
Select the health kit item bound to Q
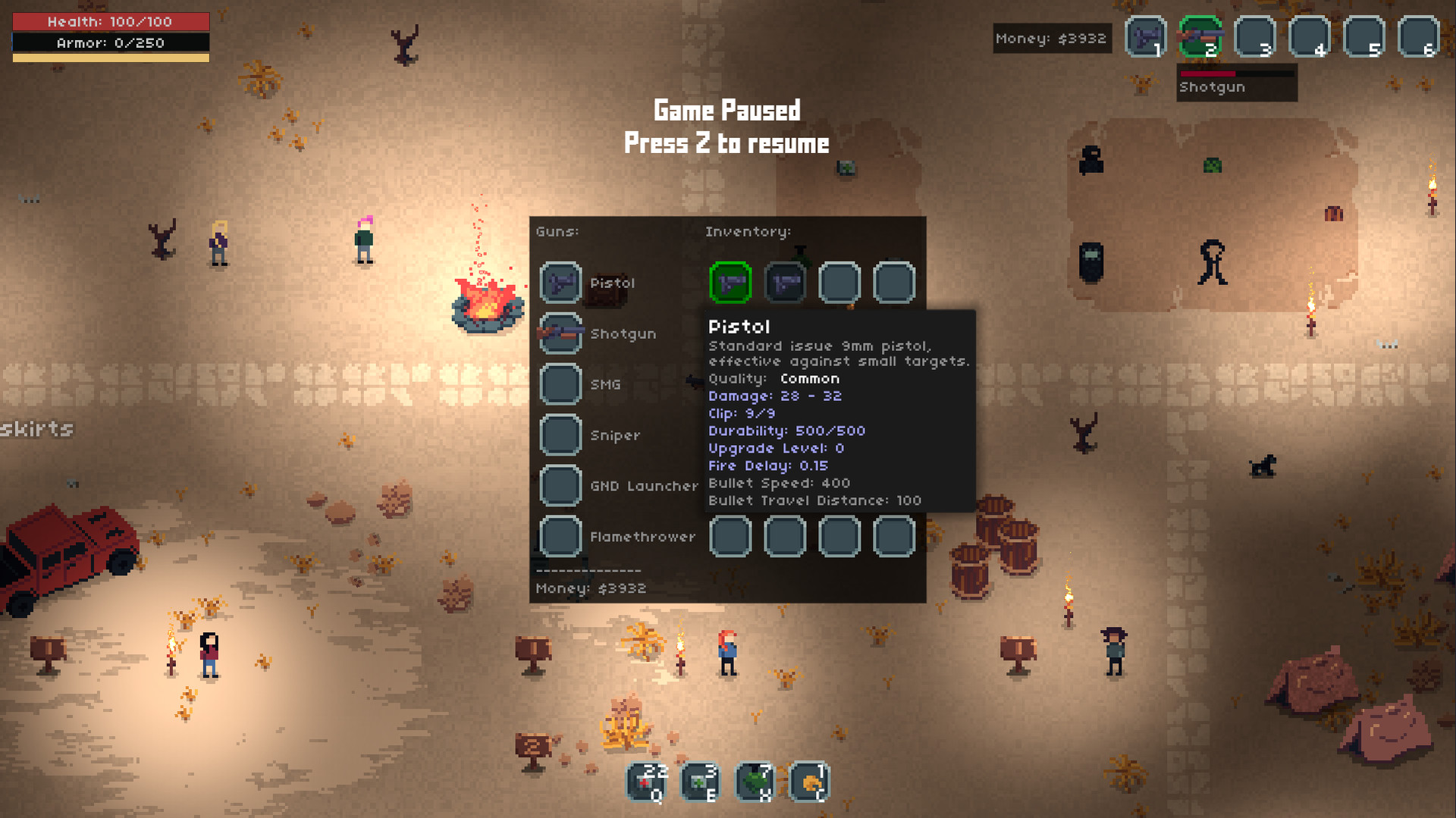click(x=646, y=782)
